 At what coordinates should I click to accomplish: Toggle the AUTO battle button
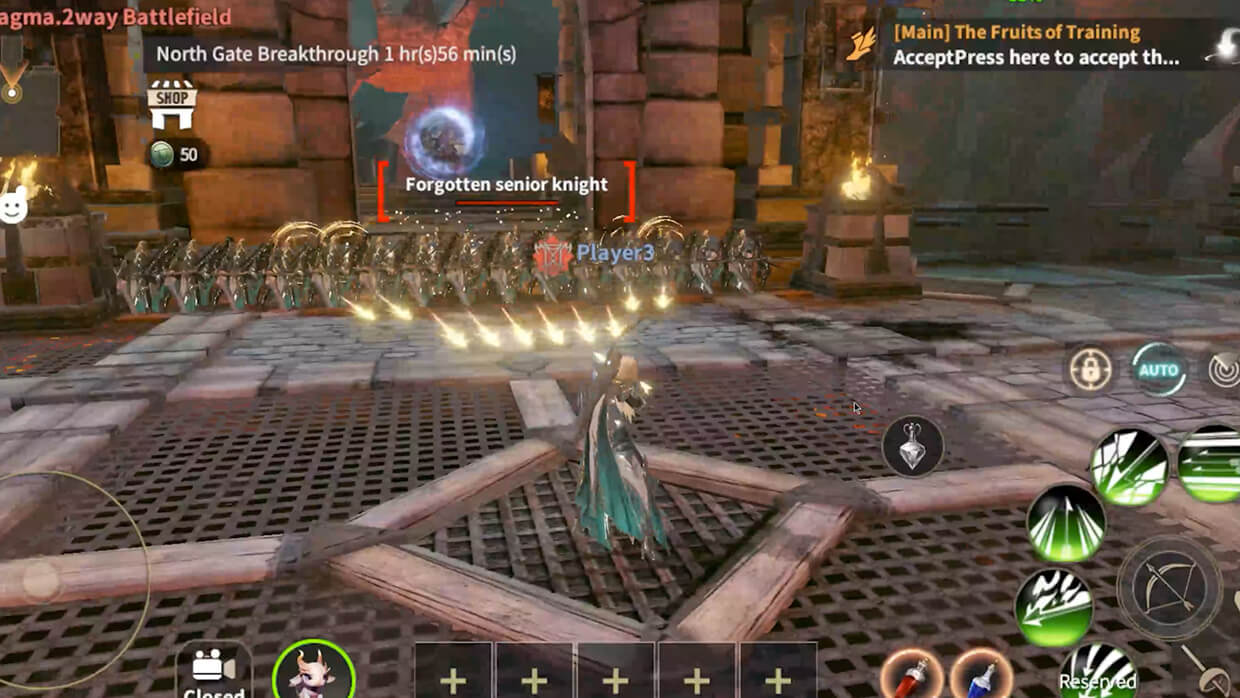point(1159,370)
